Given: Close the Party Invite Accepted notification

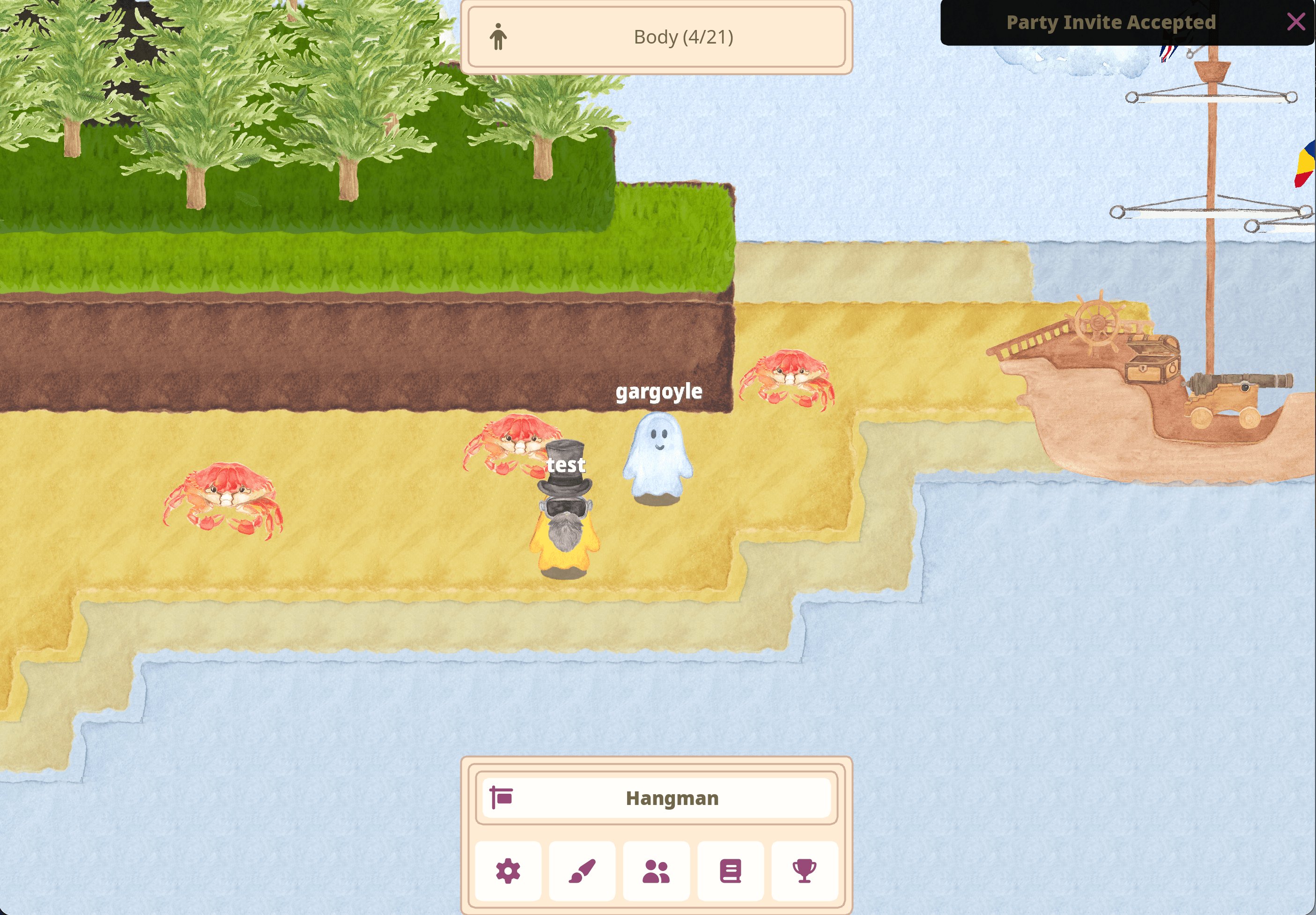Looking at the screenshot, I should coord(1295,22).
